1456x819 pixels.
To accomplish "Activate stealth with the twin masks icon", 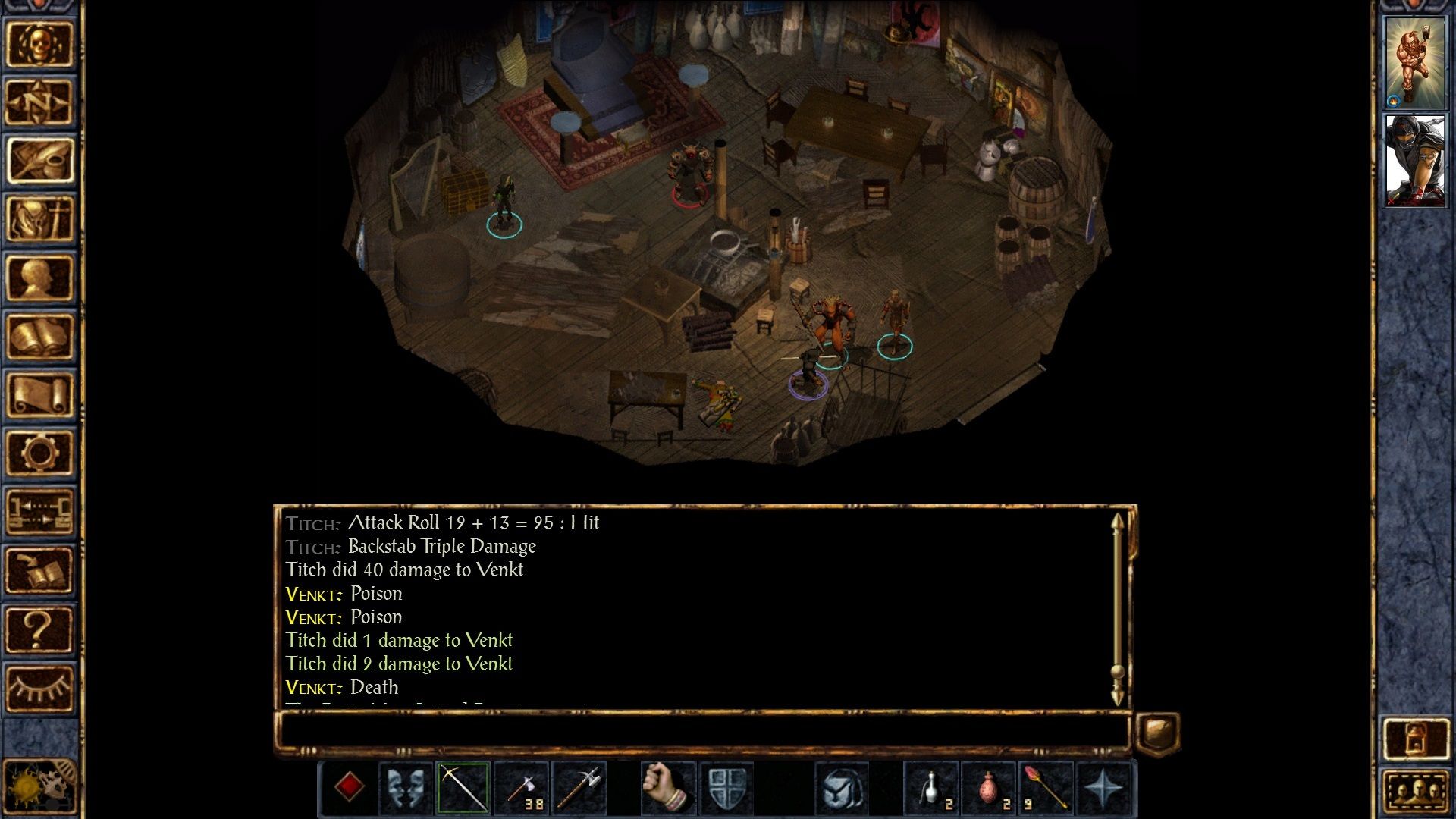I will [x=406, y=789].
